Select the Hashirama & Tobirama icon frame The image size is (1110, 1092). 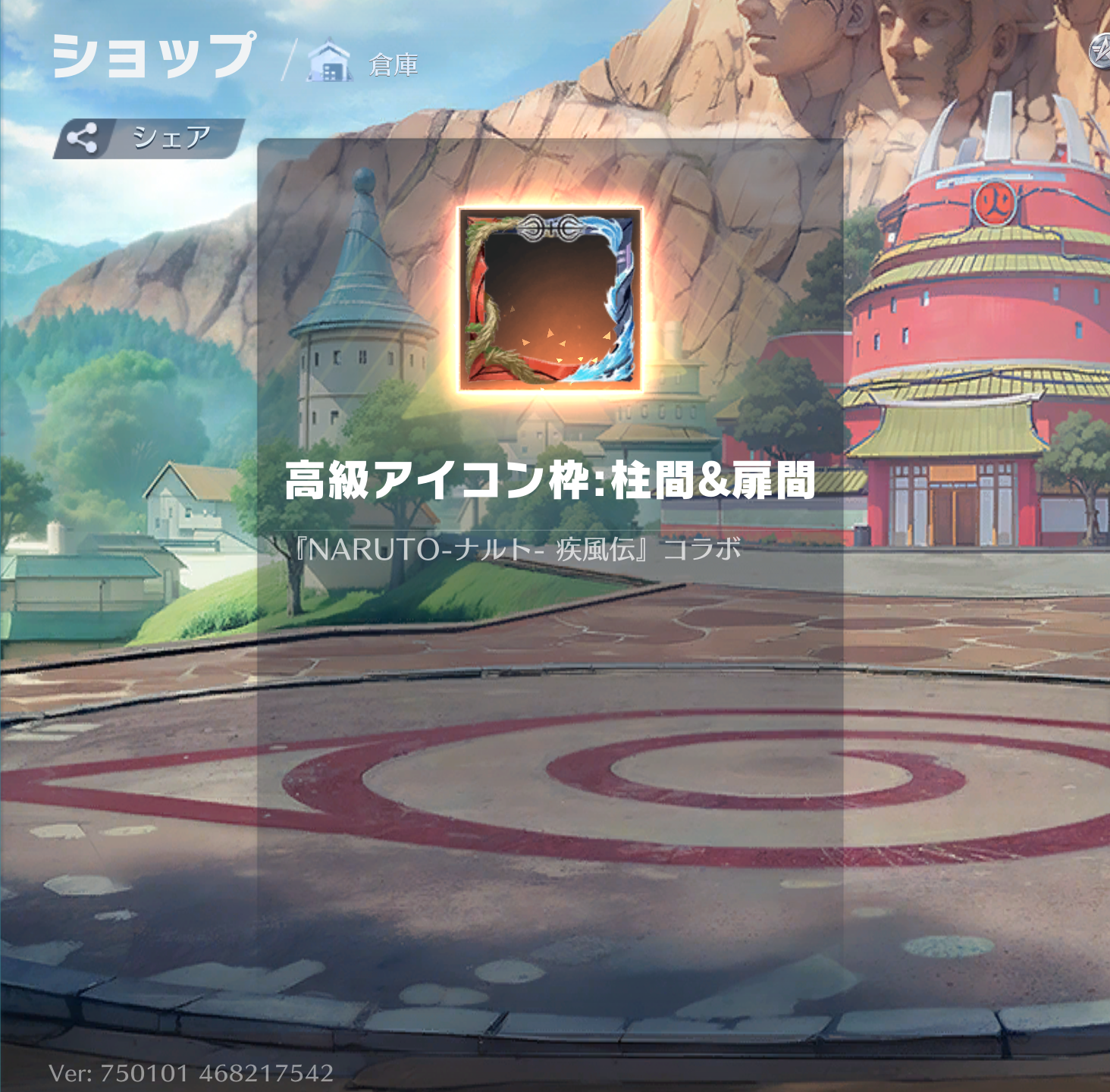(550, 300)
